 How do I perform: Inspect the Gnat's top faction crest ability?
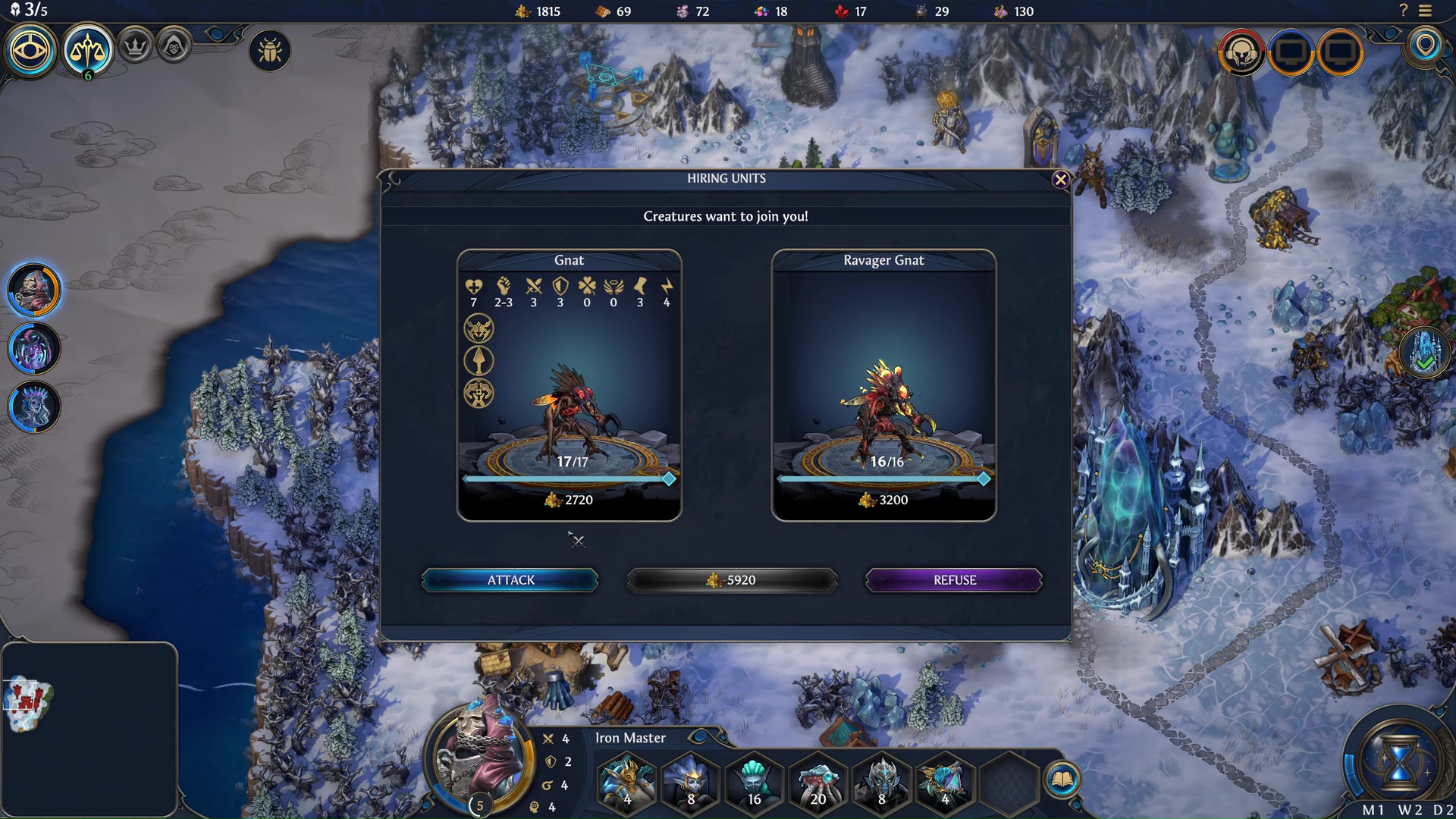pos(479,328)
